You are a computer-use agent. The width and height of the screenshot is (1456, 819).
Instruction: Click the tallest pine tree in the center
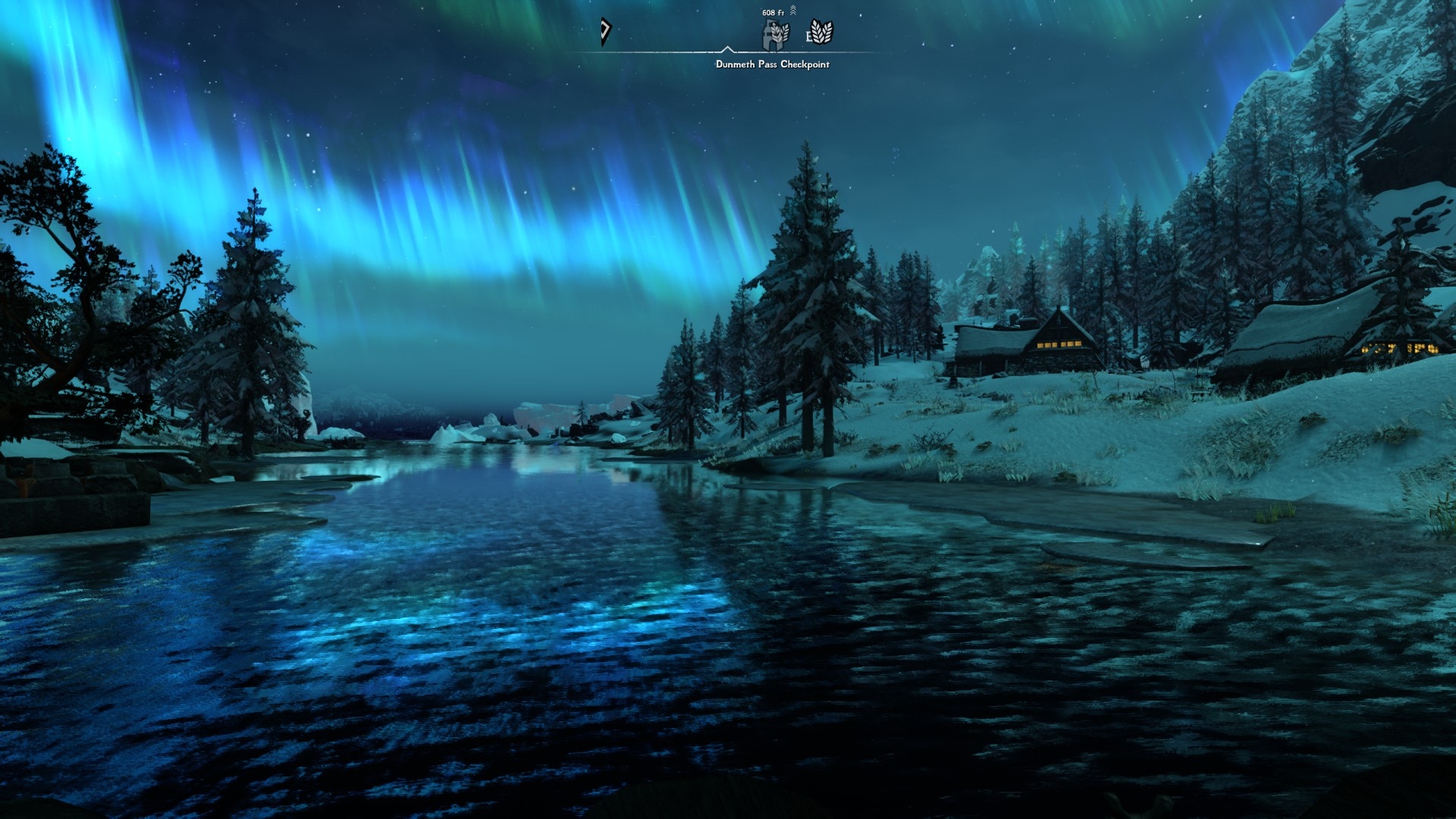click(808, 288)
